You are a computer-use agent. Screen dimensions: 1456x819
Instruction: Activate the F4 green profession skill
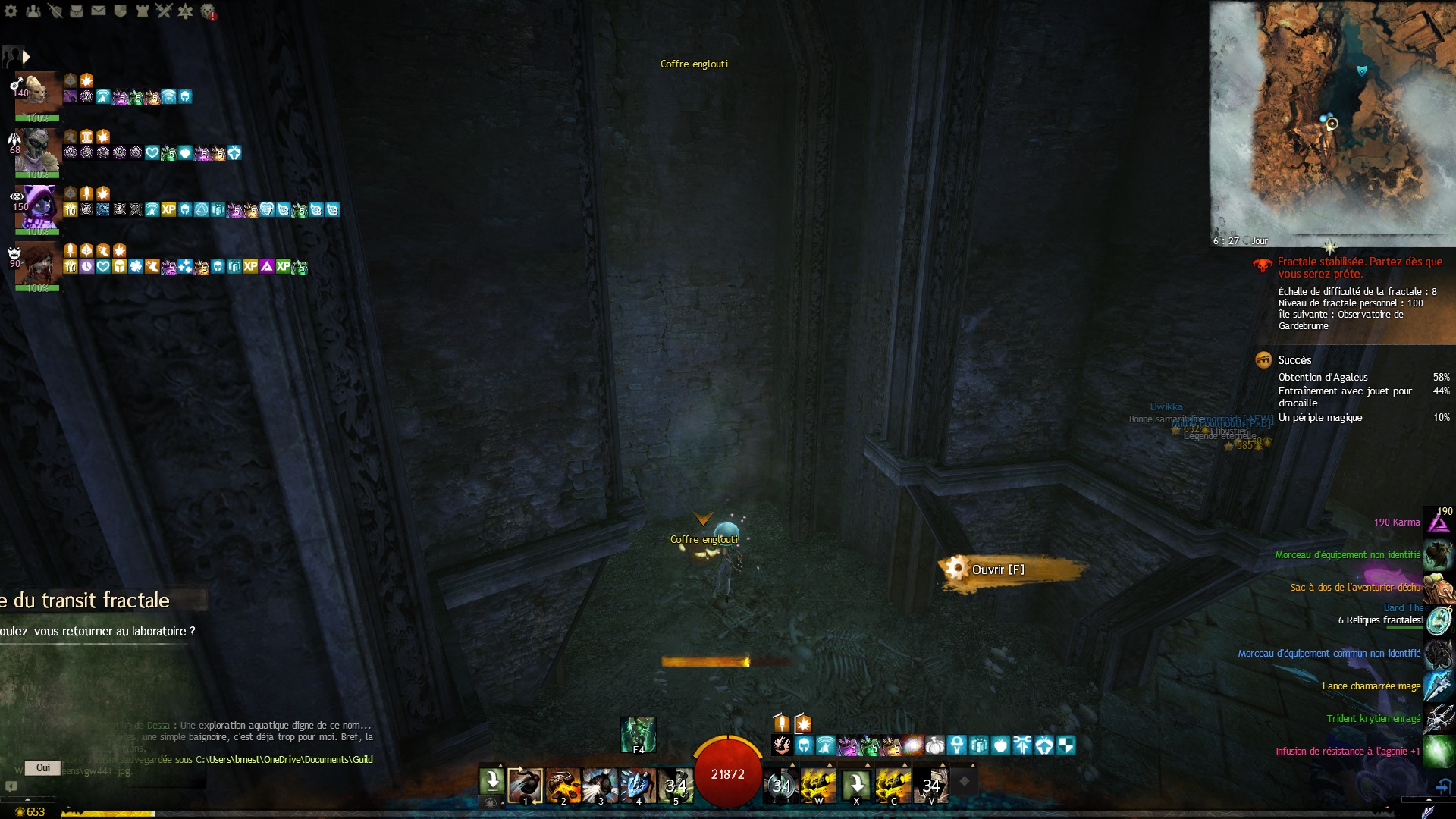point(638,734)
